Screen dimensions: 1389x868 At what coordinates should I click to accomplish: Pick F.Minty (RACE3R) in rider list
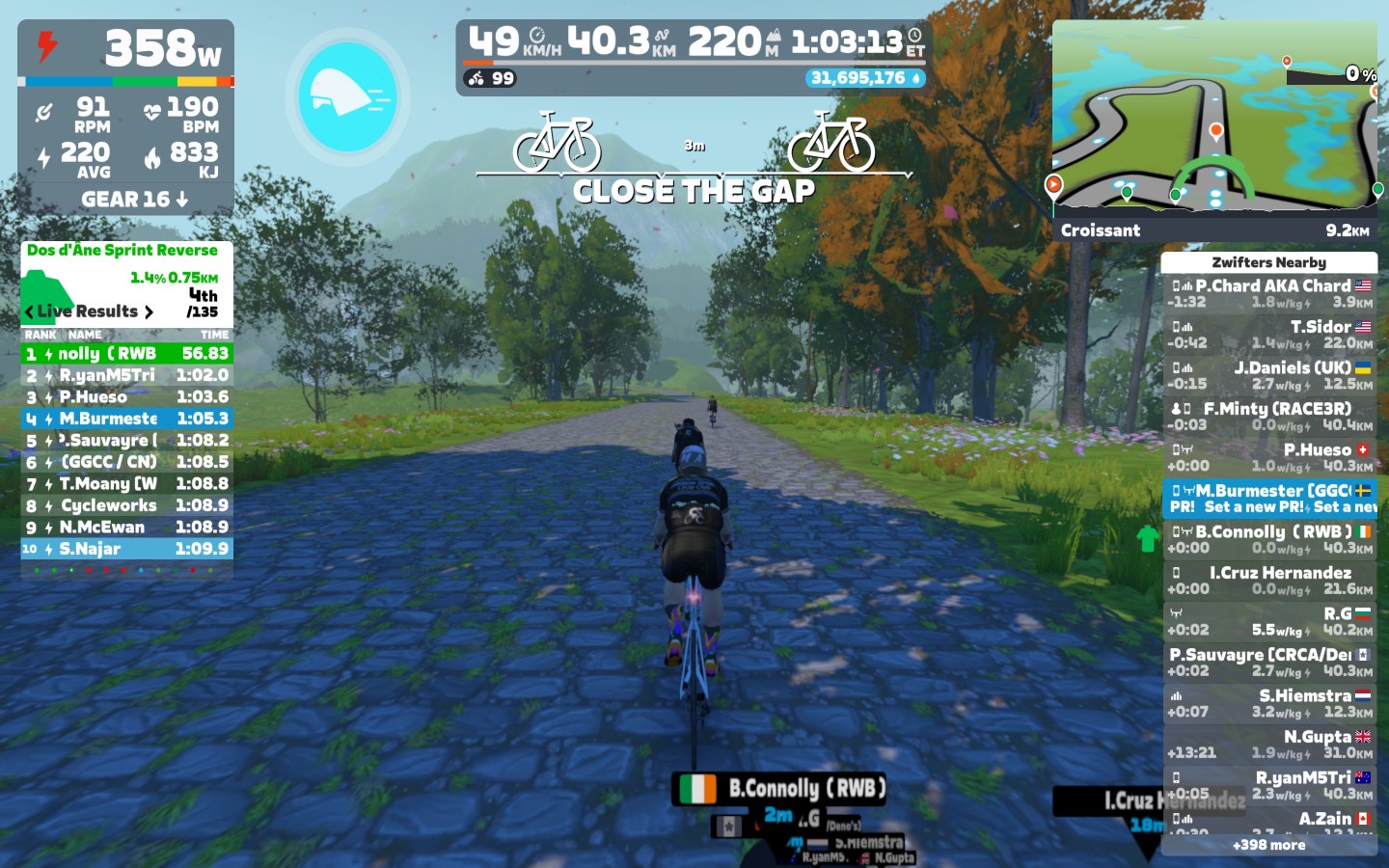1269,417
